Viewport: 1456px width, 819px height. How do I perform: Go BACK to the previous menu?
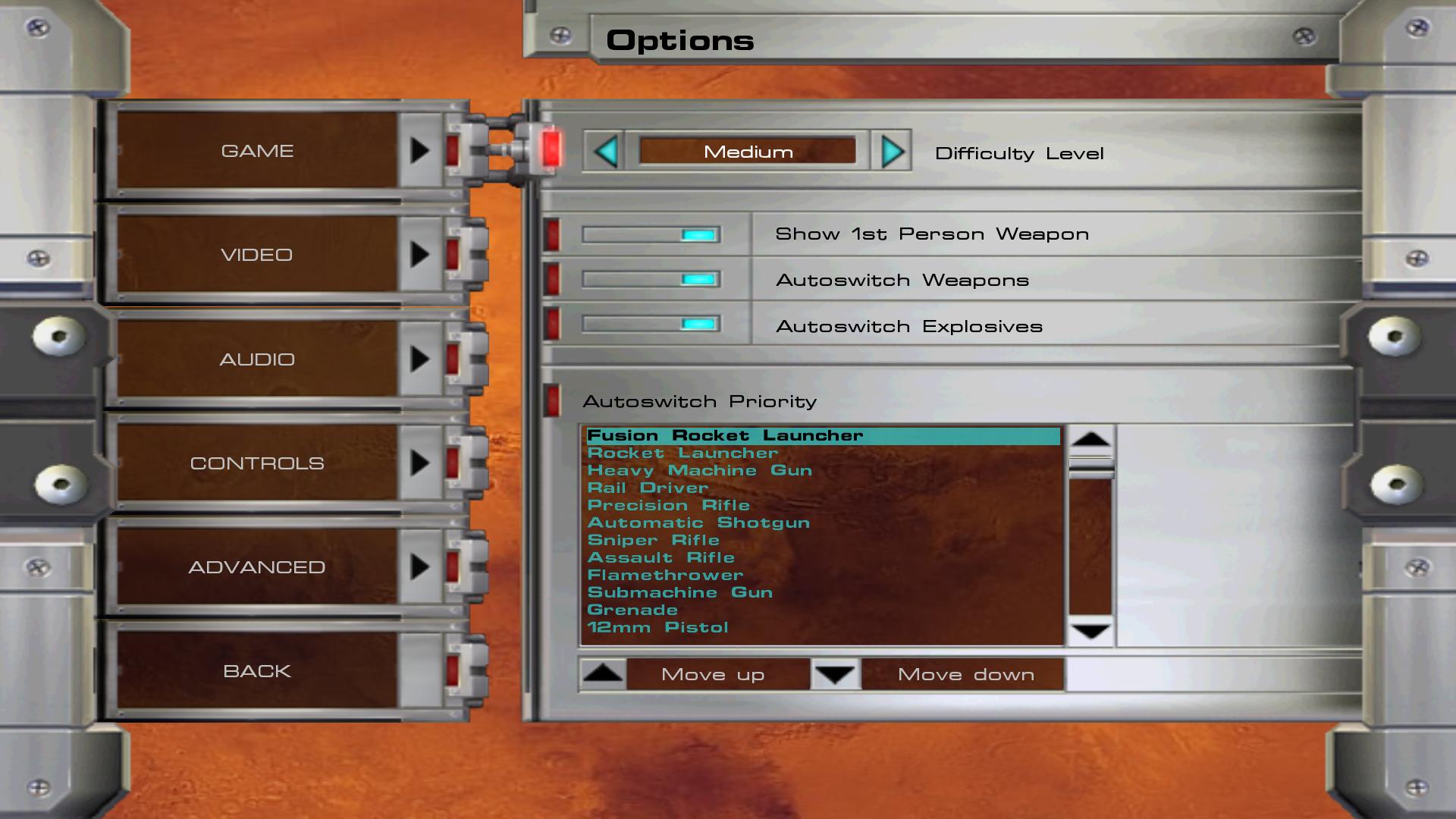[258, 671]
